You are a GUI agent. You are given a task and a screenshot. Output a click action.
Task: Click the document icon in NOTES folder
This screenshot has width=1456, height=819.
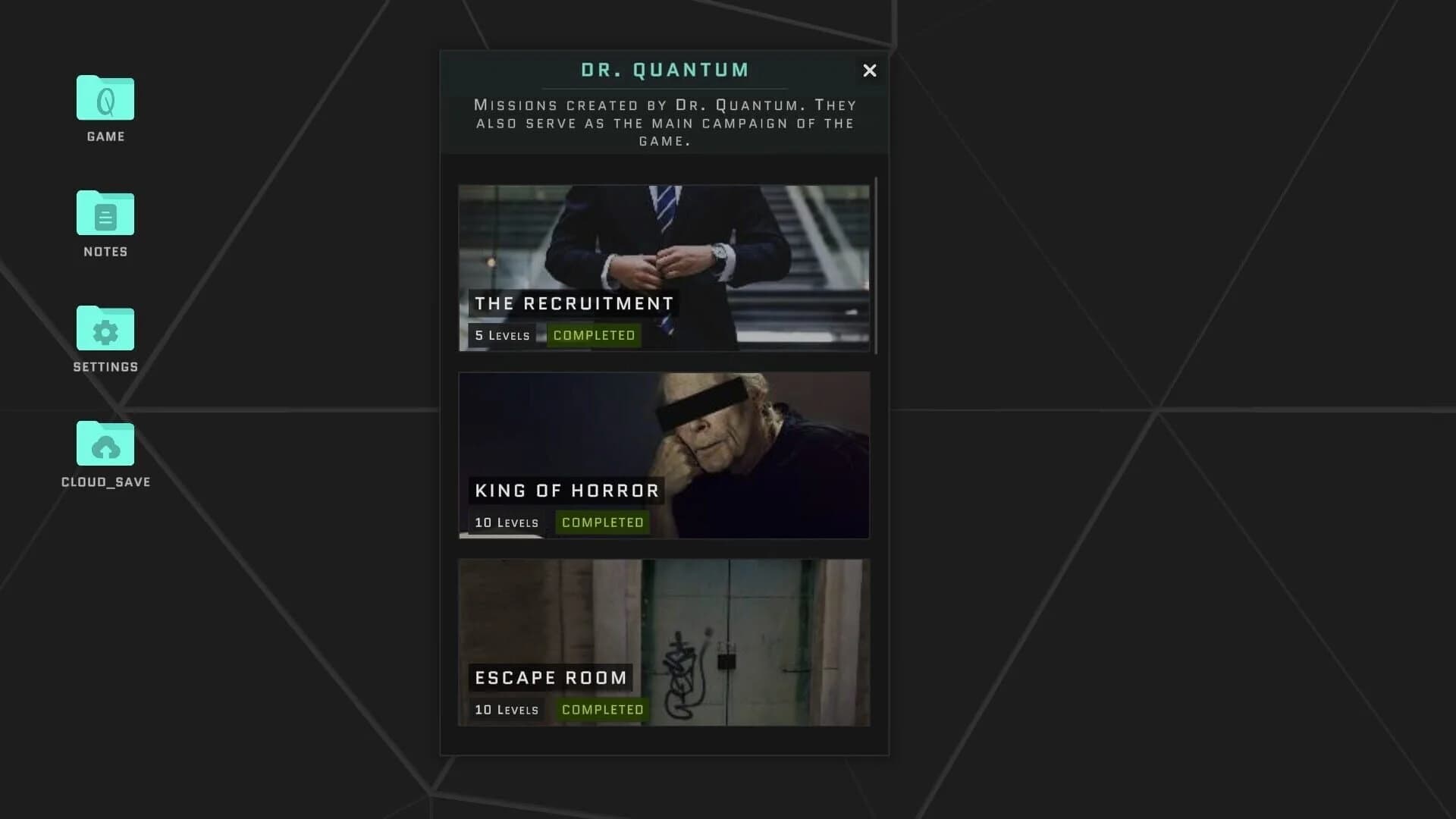tap(105, 216)
